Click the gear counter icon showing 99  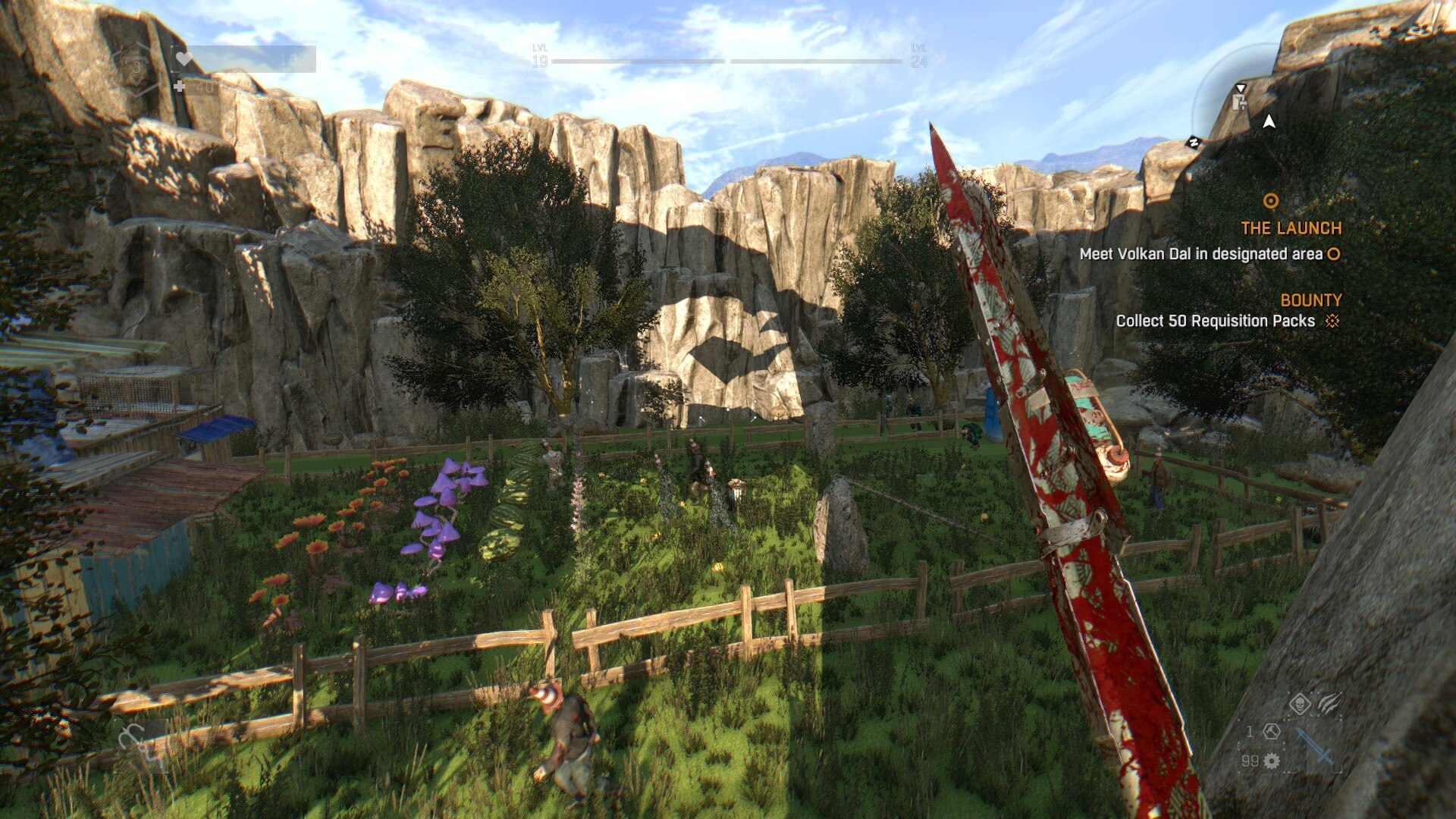coord(1271,761)
